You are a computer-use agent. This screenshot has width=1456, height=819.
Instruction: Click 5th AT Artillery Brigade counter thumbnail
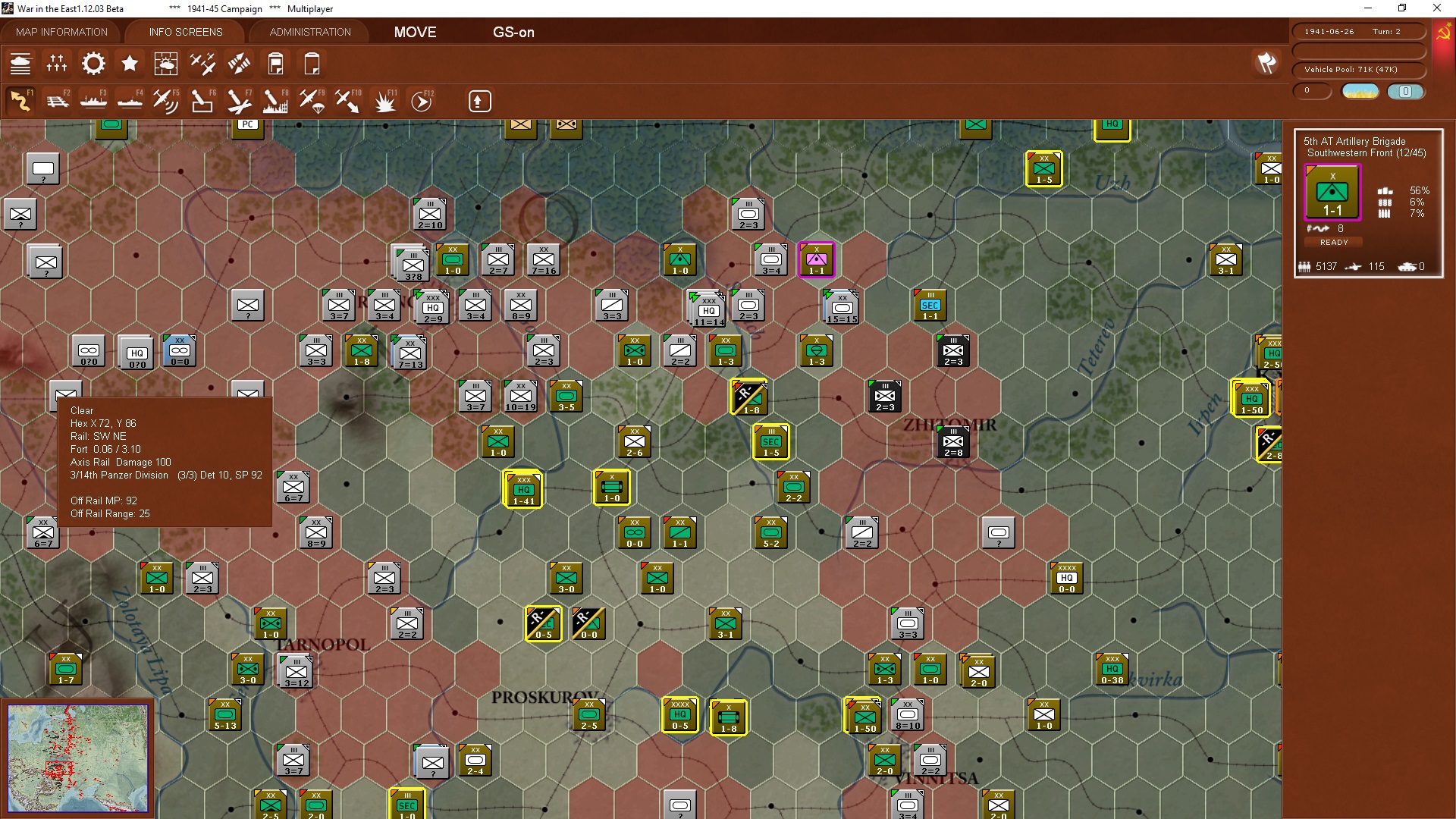(1332, 191)
